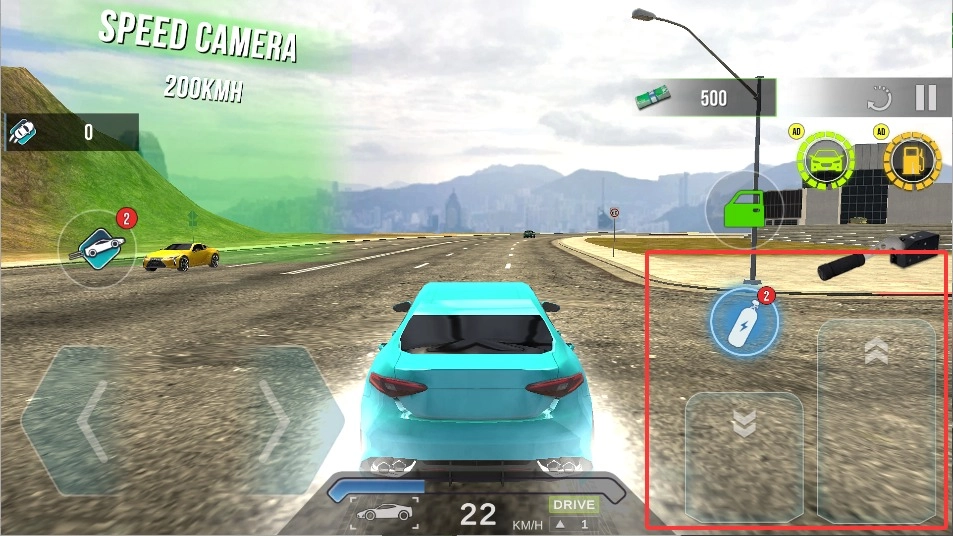Use the nitro bottle boost
The height and width of the screenshot is (536, 953).
743,323
